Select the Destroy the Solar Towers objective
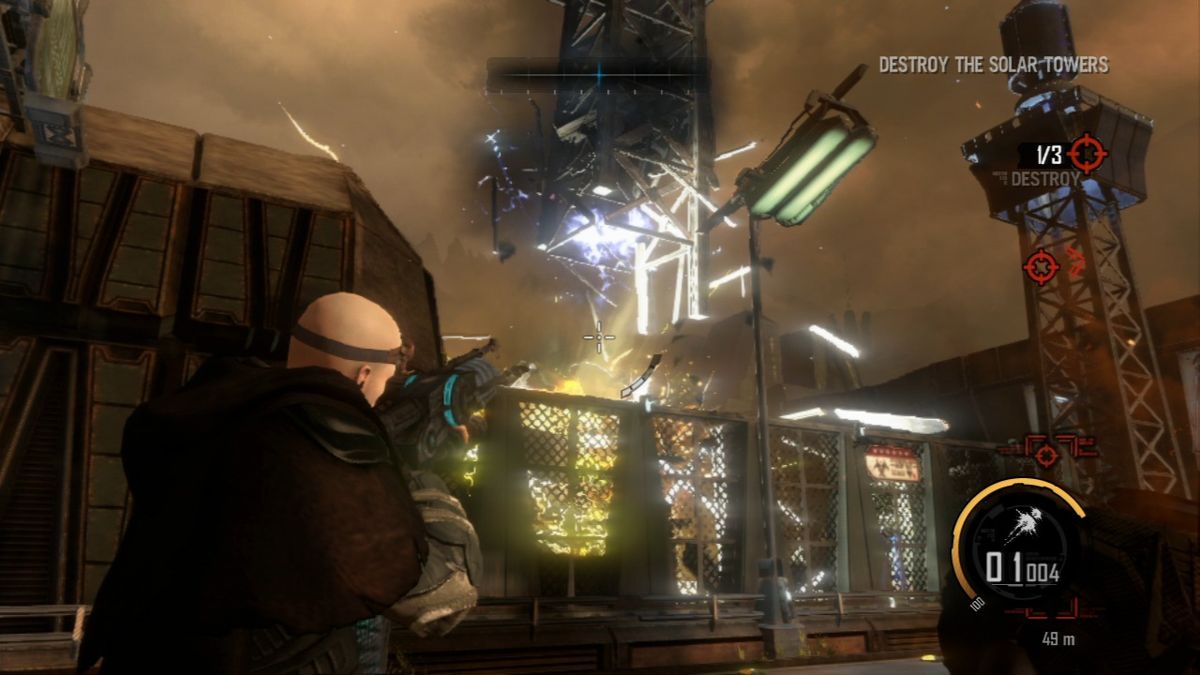This screenshot has width=1200, height=675. (x=993, y=65)
